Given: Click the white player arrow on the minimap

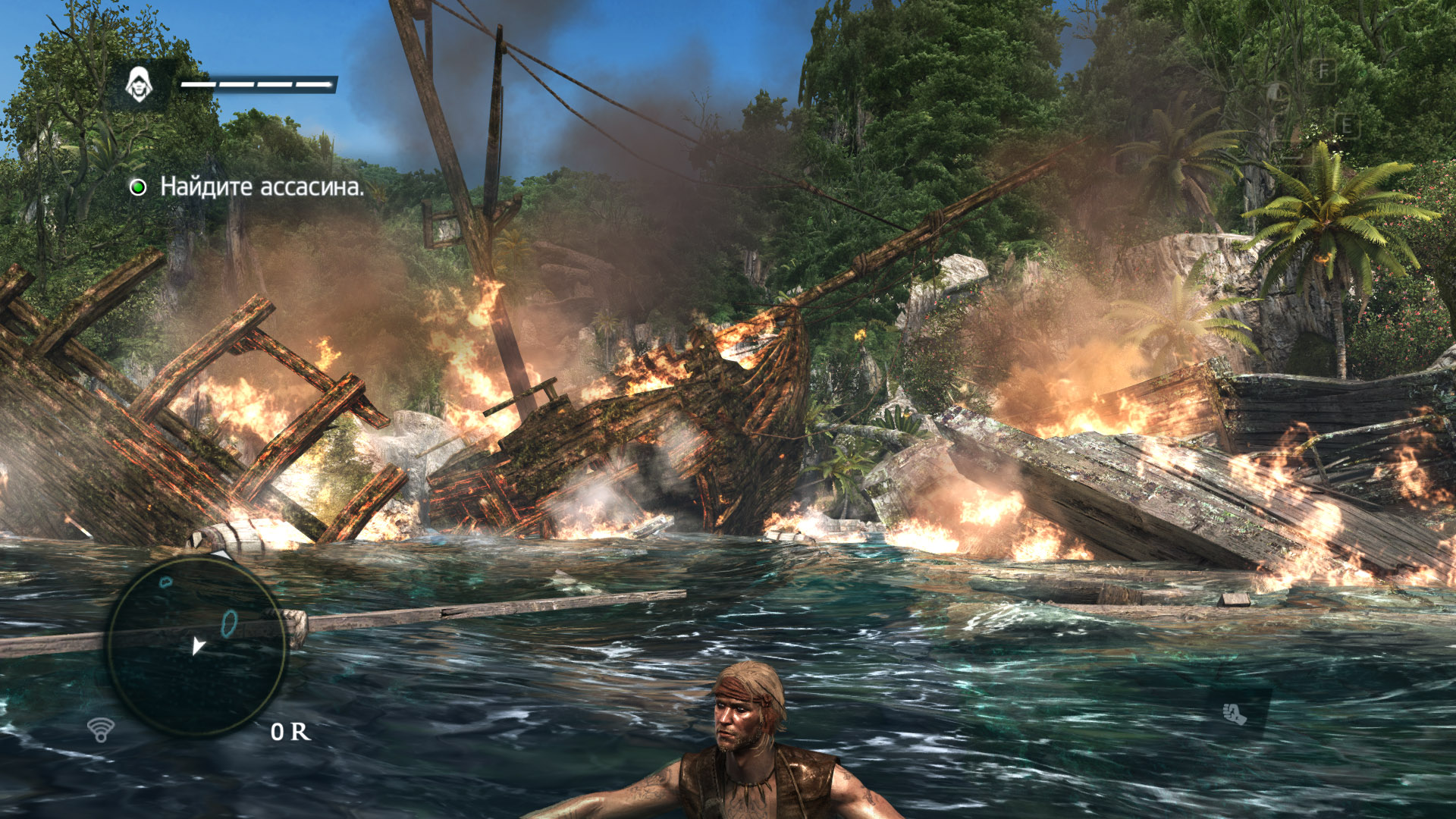Looking at the screenshot, I should [198, 646].
